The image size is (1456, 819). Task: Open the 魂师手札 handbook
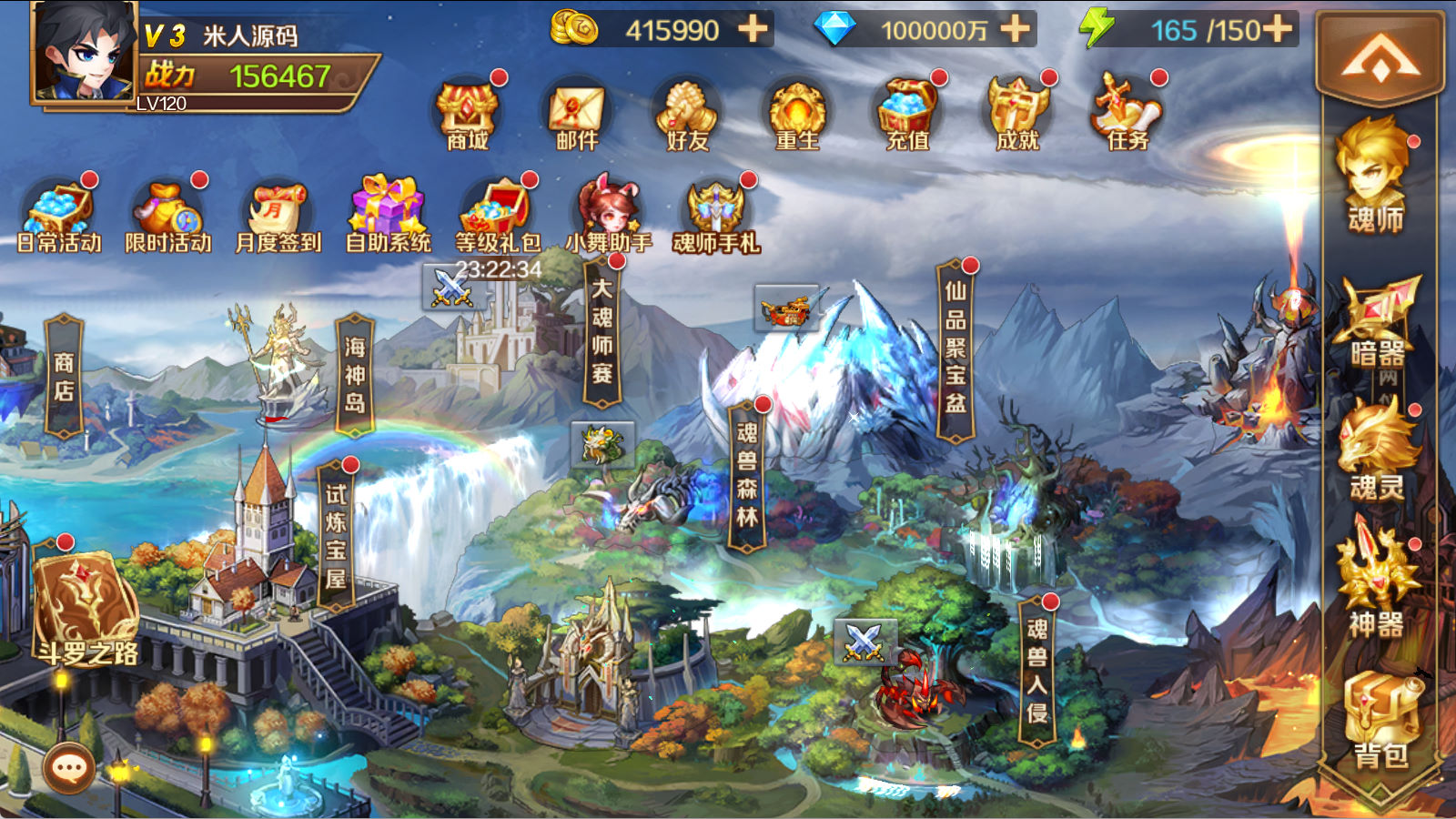(x=716, y=217)
